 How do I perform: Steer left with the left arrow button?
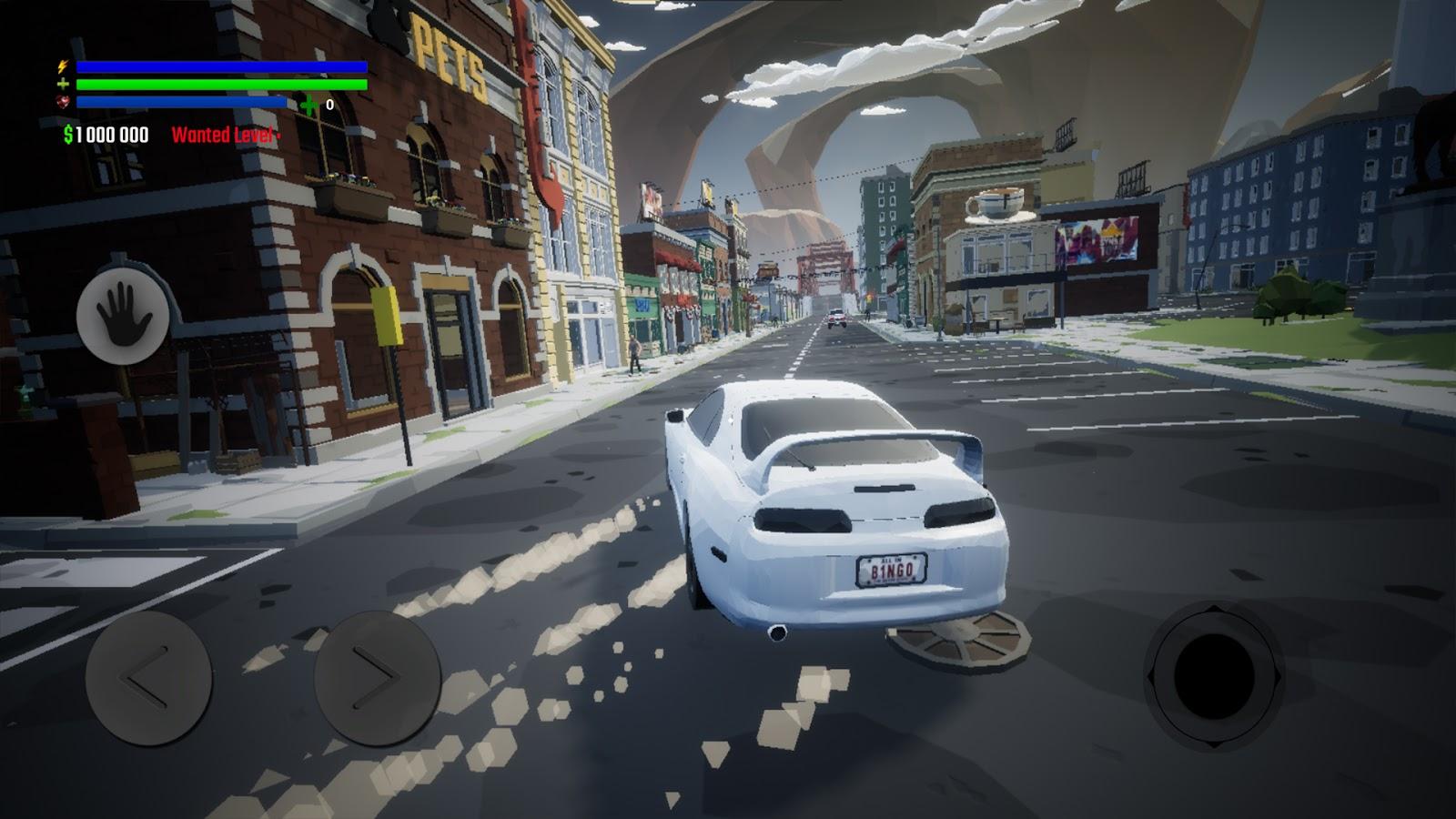pos(148,677)
